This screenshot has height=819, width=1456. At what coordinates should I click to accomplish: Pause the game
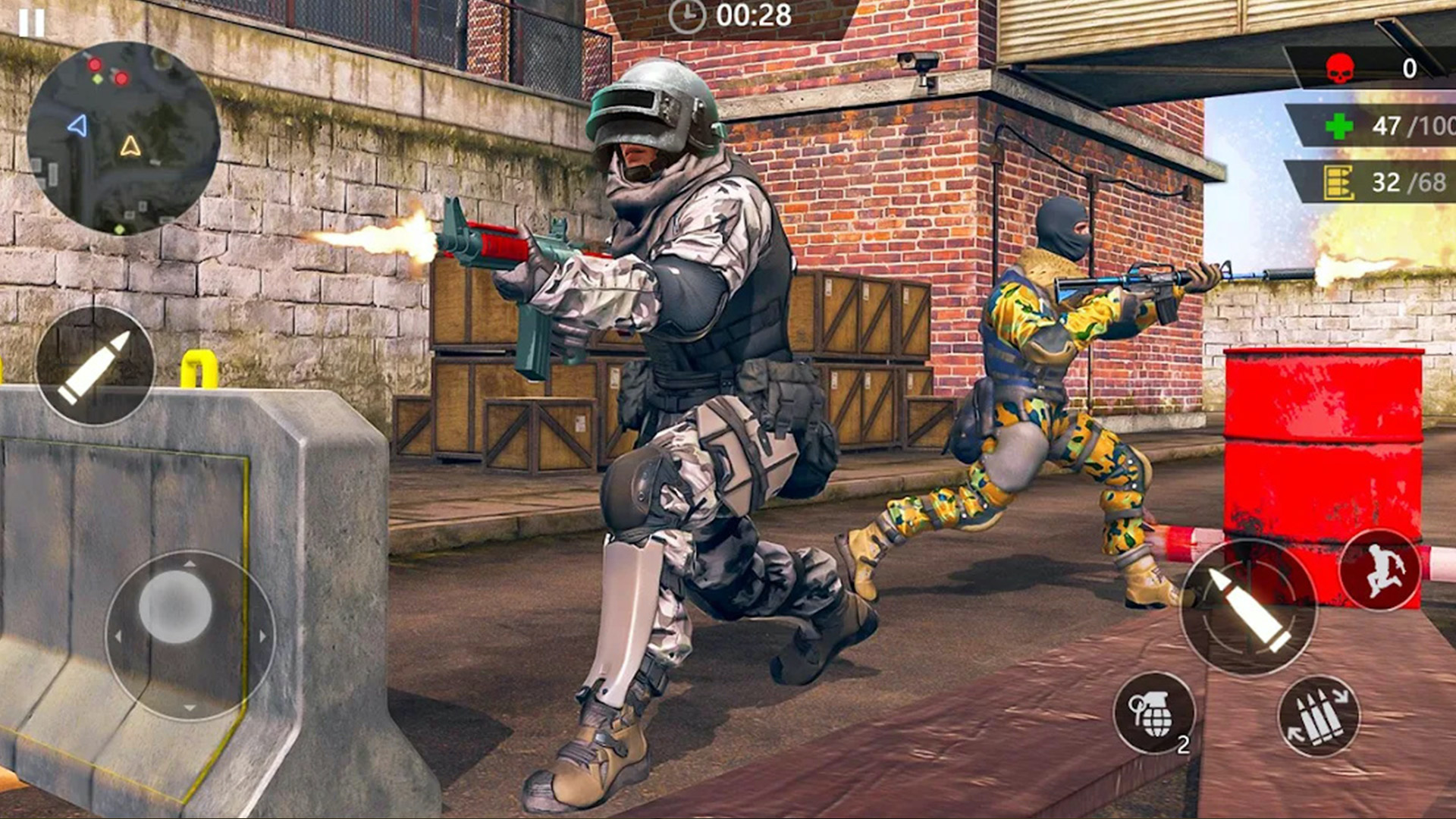coord(31,23)
